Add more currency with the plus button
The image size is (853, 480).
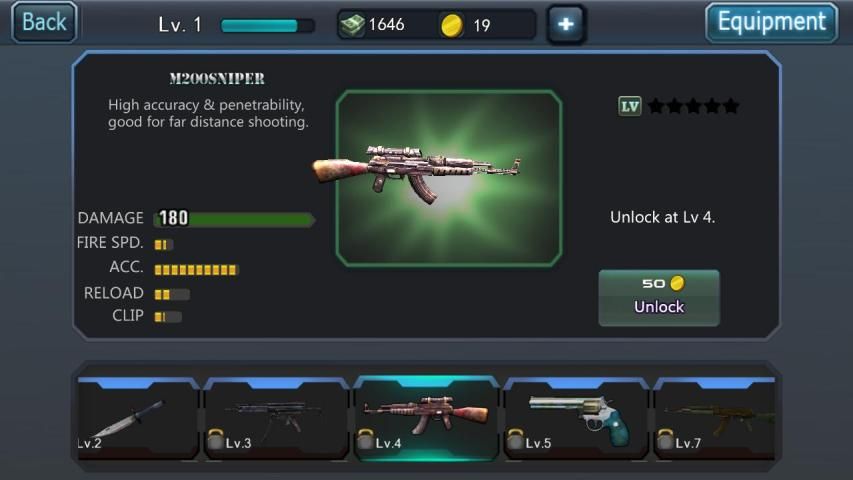(x=566, y=24)
